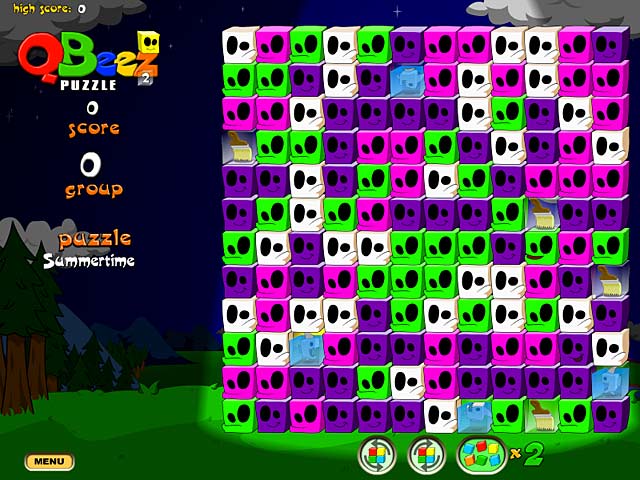The height and width of the screenshot is (480, 640).
Task: Rotate the board clockwise
Action: click(x=426, y=456)
